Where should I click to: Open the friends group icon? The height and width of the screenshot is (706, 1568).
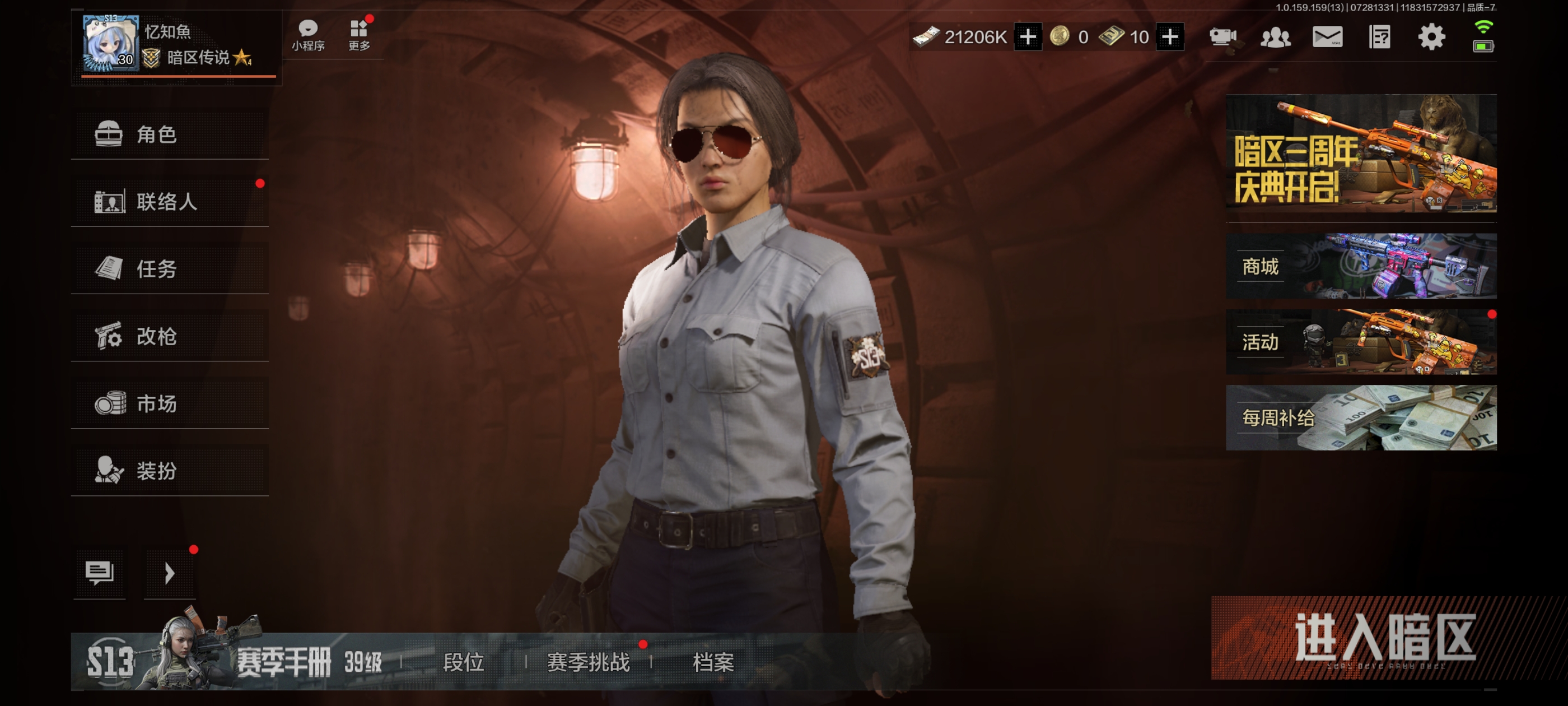[1275, 37]
